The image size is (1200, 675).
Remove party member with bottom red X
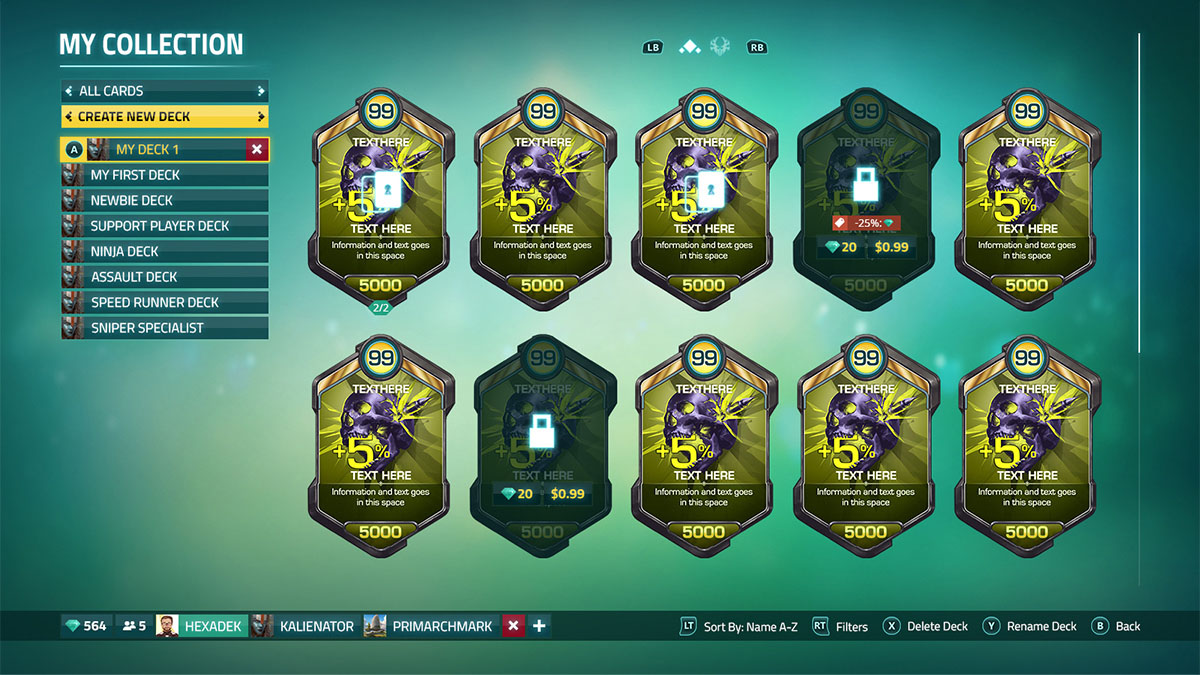513,626
